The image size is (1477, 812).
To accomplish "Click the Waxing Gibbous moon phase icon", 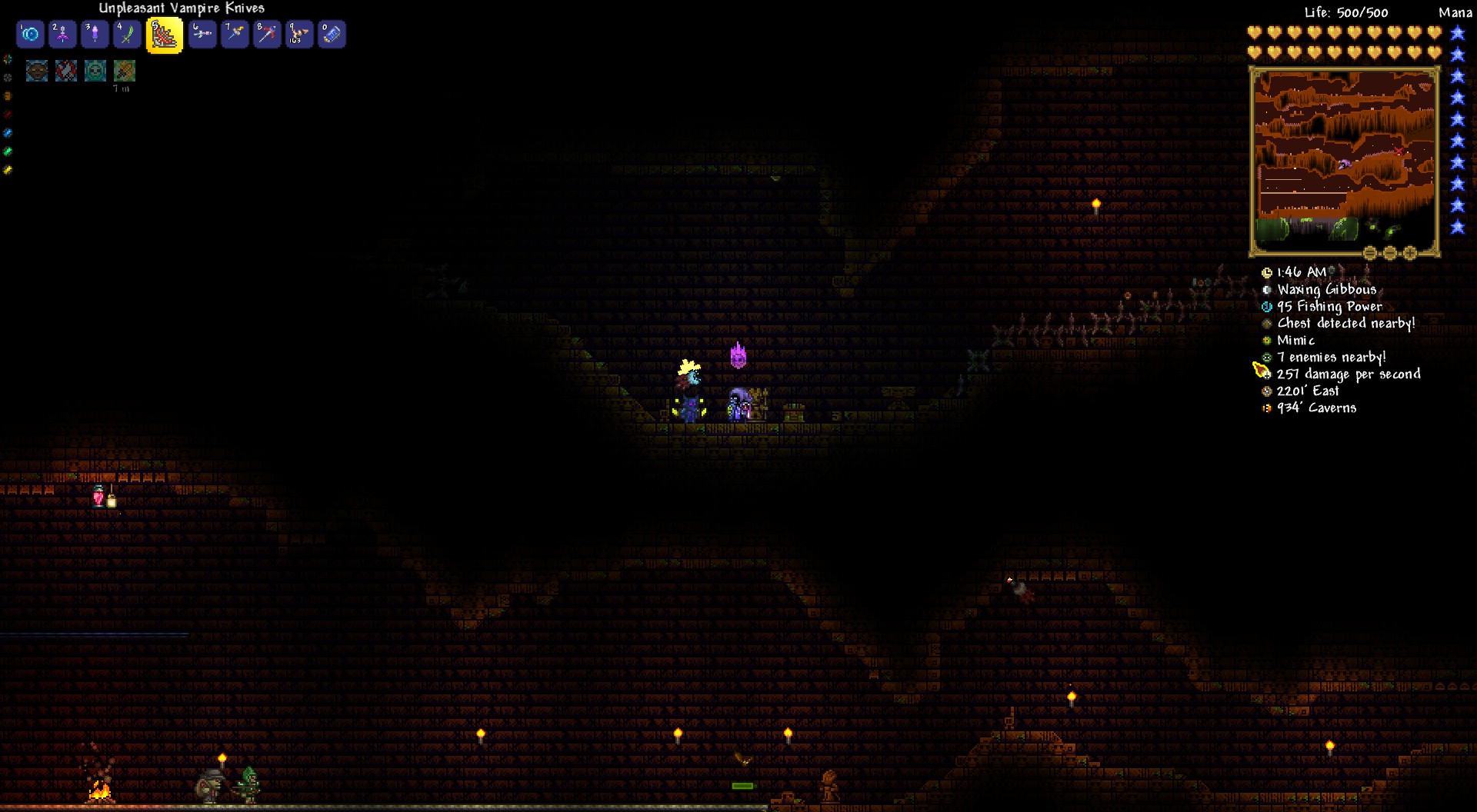I will pos(1266,289).
